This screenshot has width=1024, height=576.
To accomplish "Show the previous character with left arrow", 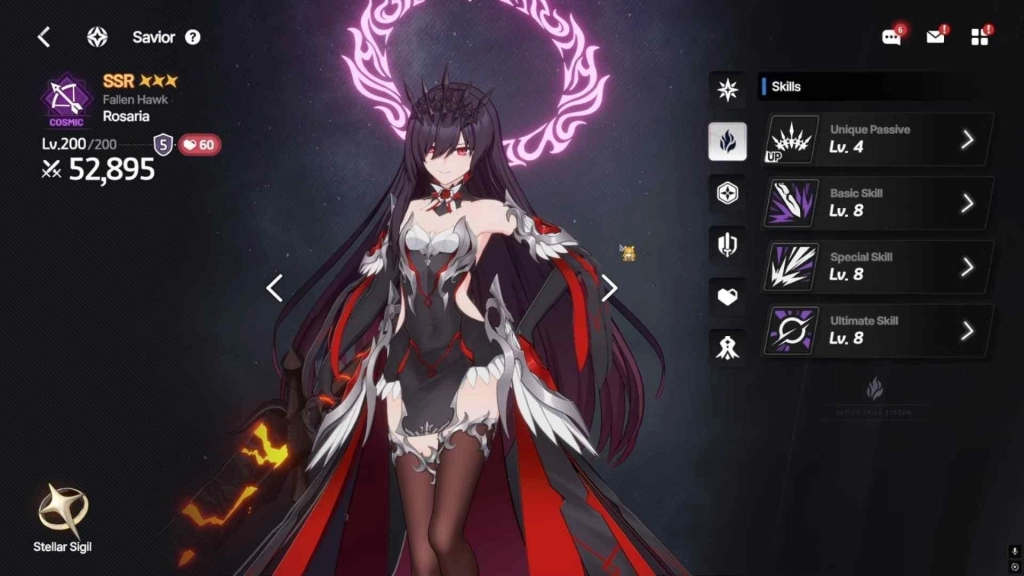I will pyautogui.click(x=275, y=288).
